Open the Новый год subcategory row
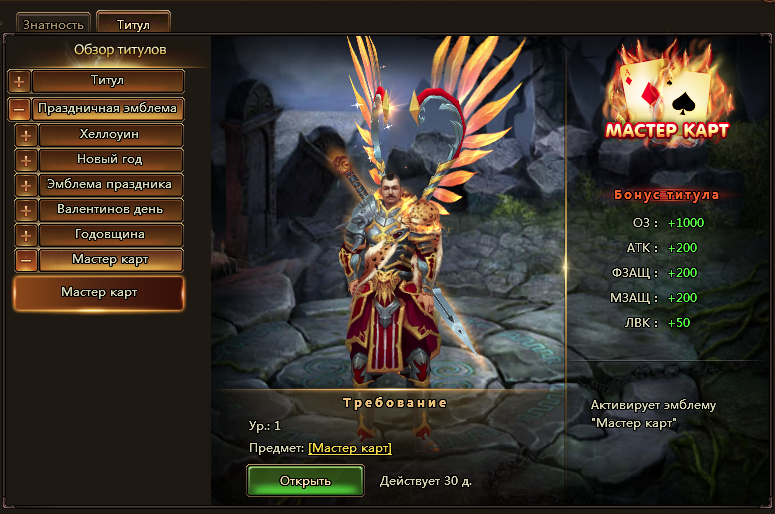The image size is (775, 514). [x=110, y=160]
